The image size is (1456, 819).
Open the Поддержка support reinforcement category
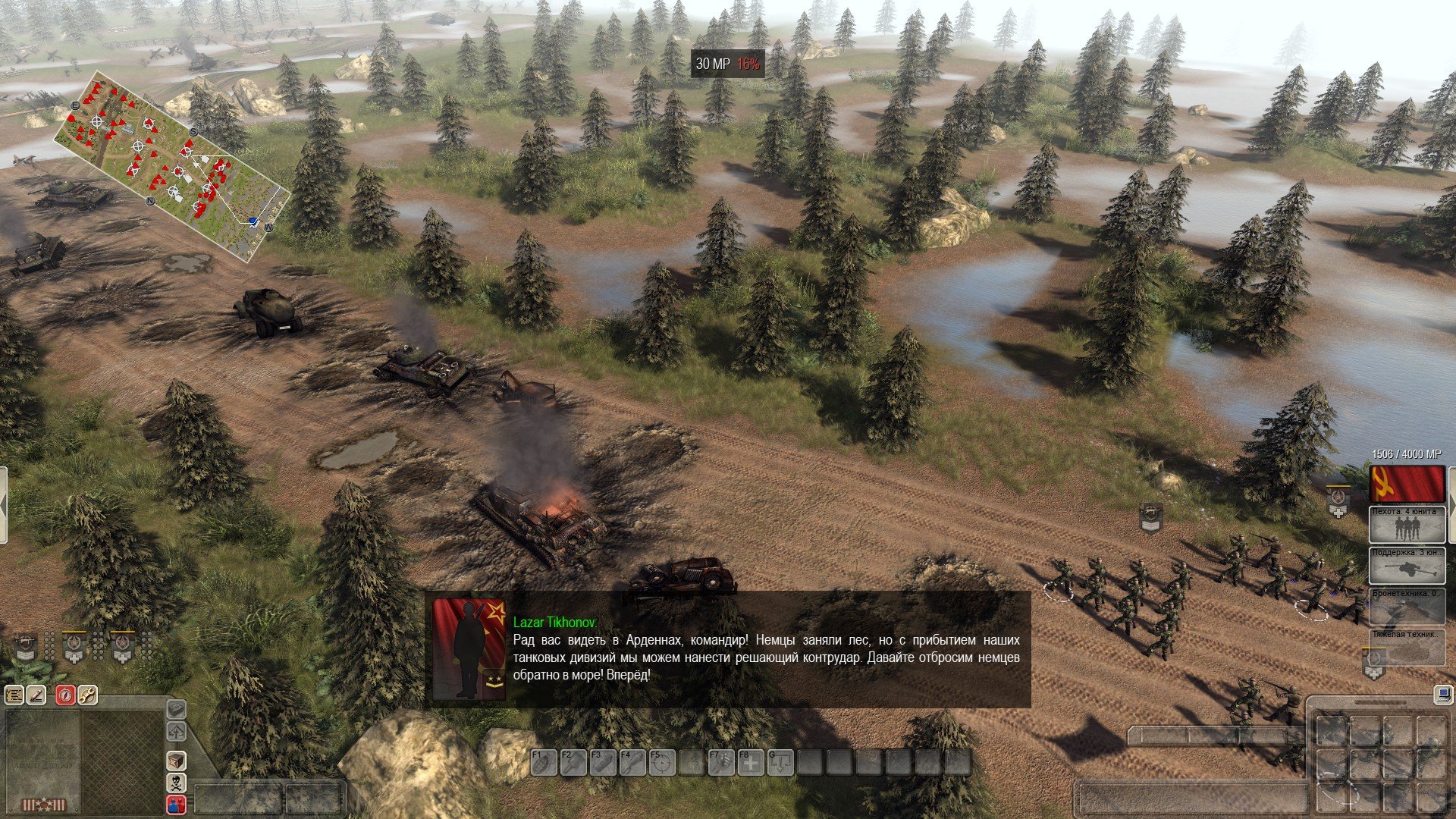point(1406,565)
